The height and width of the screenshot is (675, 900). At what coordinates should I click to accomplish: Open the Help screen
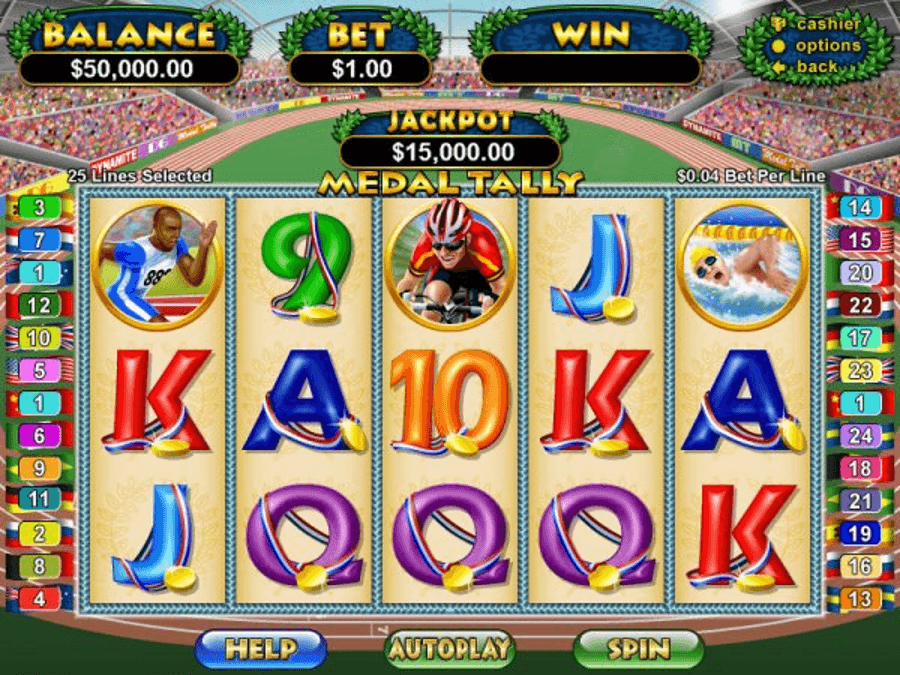pyautogui.click(x=260, y=649)
